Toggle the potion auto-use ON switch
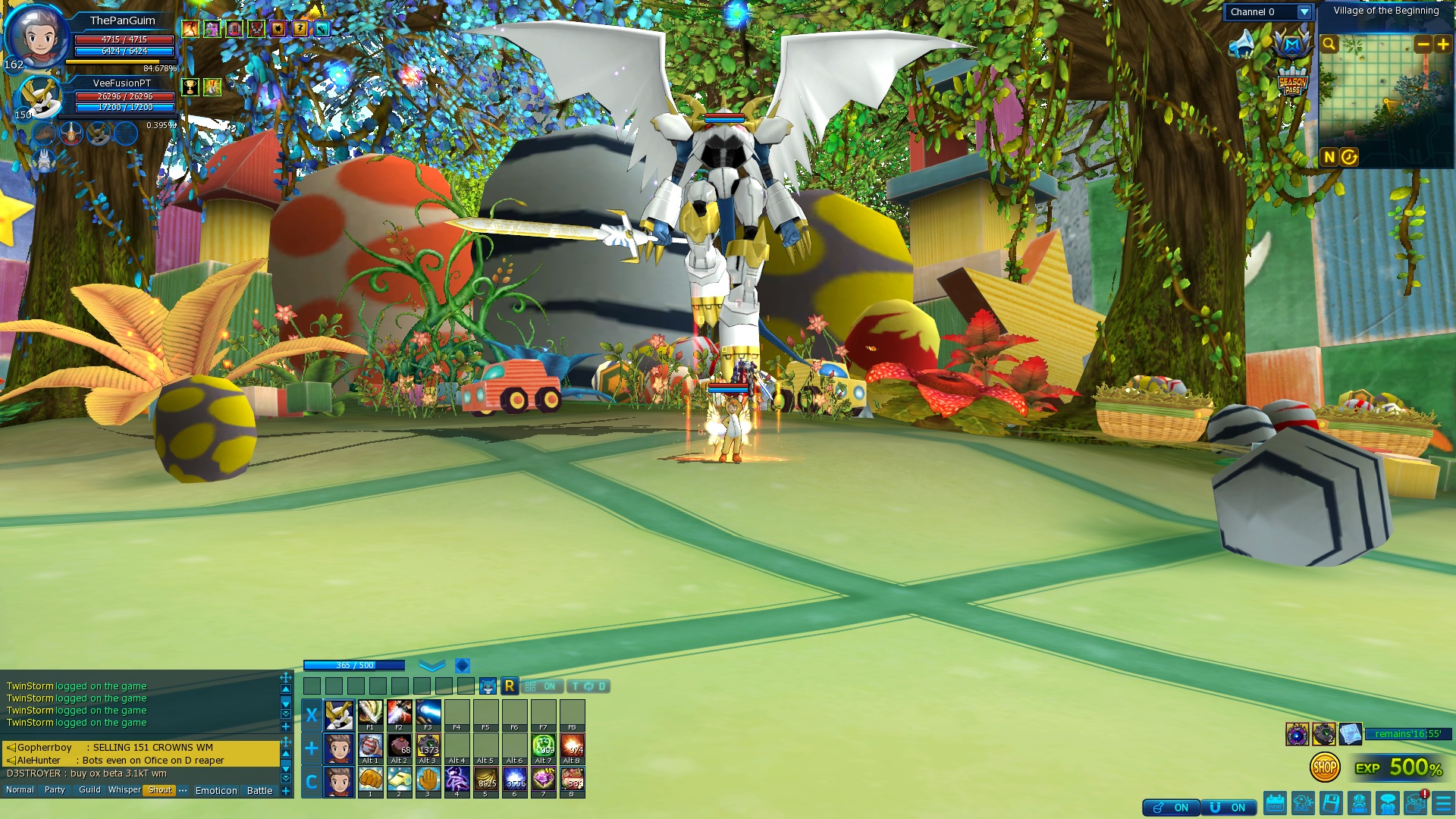 1171,808
